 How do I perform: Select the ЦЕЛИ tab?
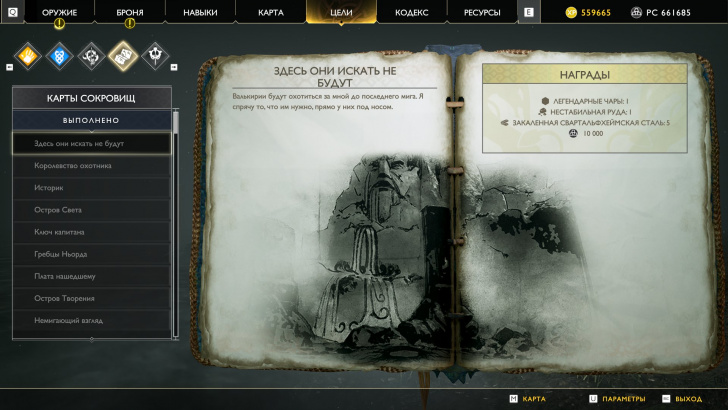(341, 13)
